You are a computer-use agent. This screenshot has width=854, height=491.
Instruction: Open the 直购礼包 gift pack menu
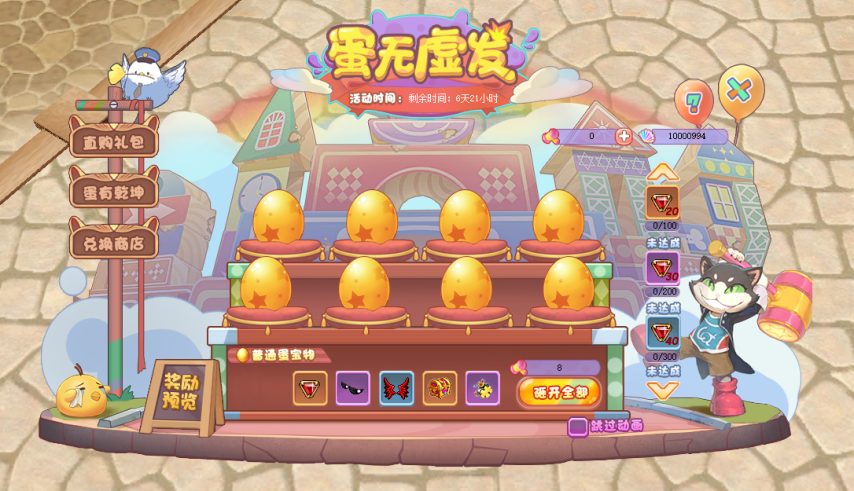click(x=113, y=141)
